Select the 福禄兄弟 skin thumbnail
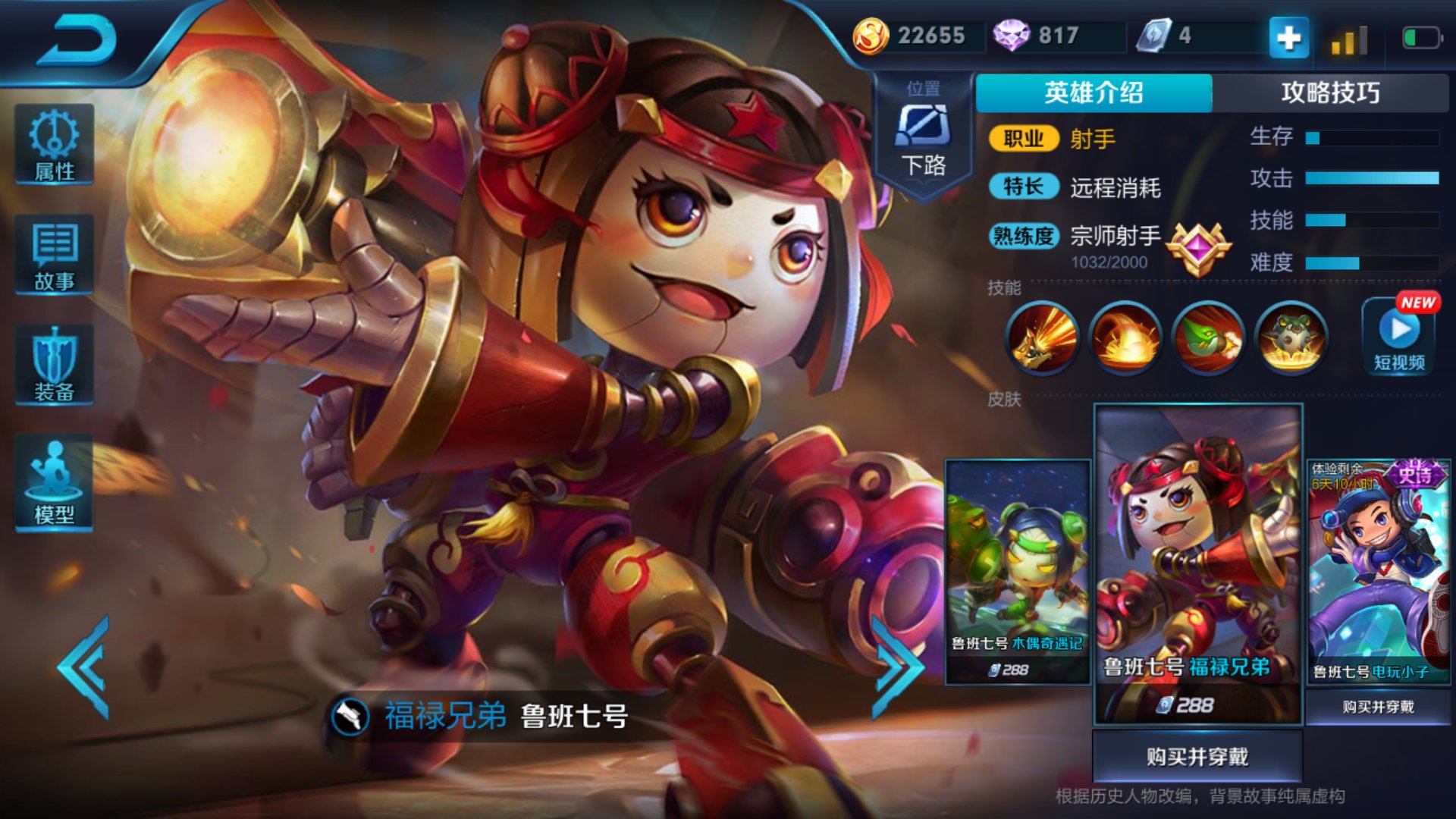Viewport: 1456px width, 819px height. coord(1198,563)
